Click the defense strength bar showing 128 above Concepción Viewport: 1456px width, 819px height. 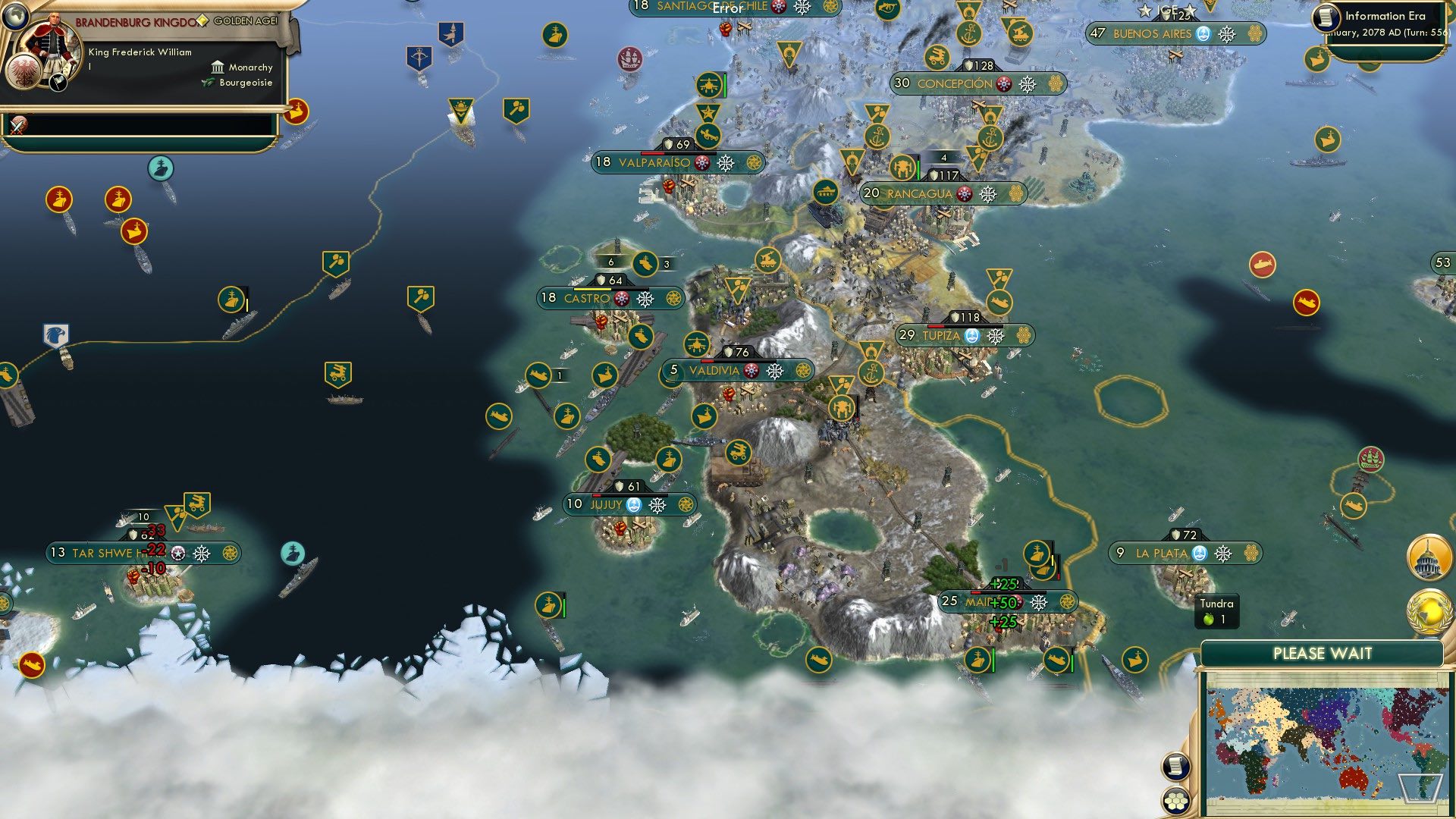(978, 65)
